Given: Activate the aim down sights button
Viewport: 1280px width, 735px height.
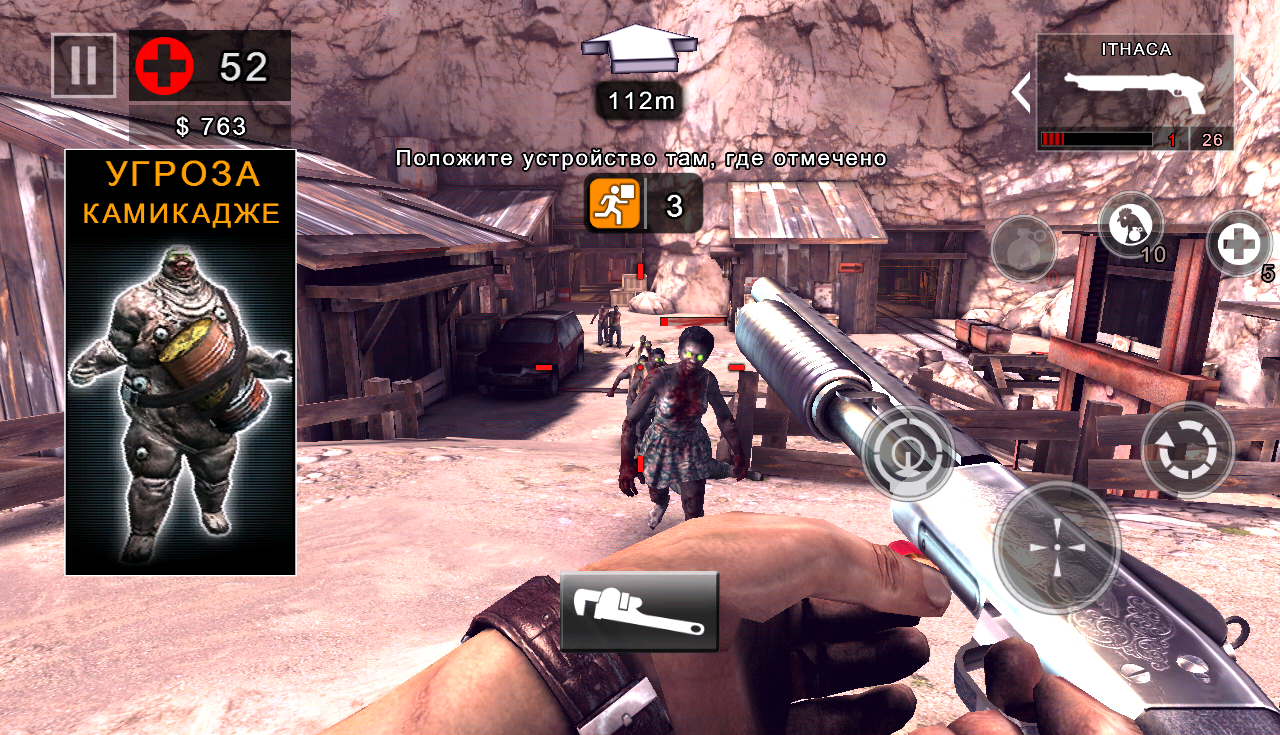Looking at the screenshot, I should tap(908, 453).
